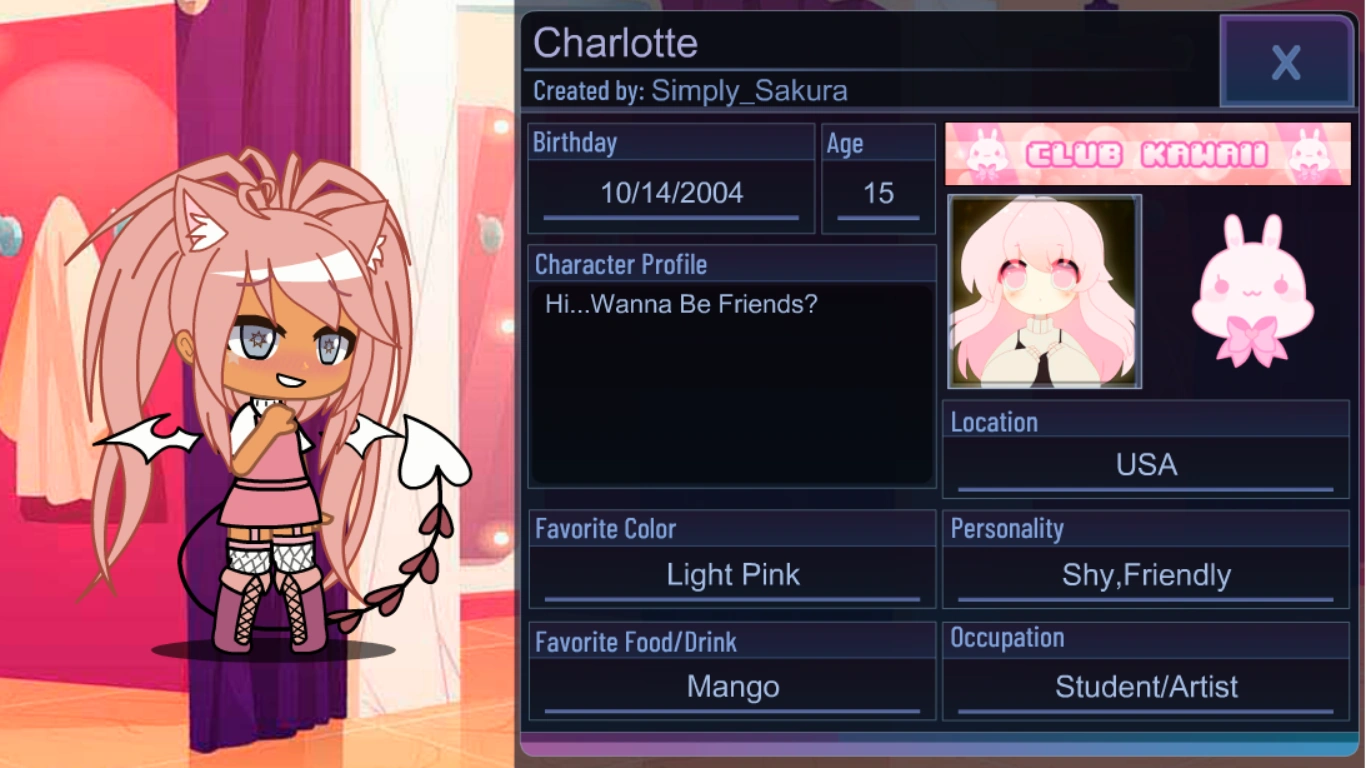Edit the Personality field showing Shy,Friendly
Screen dimensions: 1366x768
1144,575
